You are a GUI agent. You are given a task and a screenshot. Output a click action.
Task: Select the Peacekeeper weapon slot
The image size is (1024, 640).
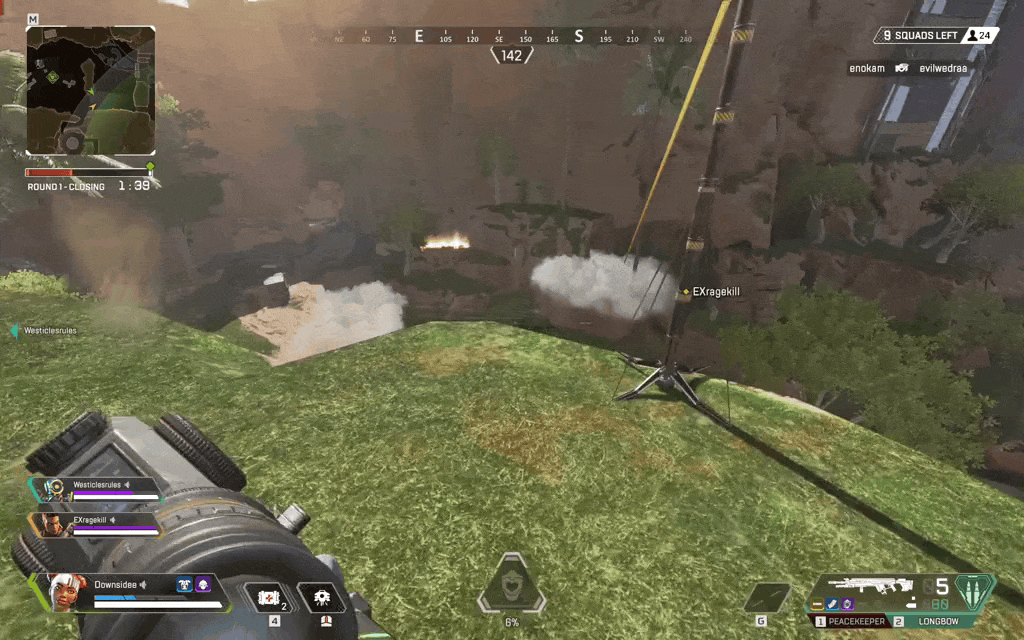851,622
